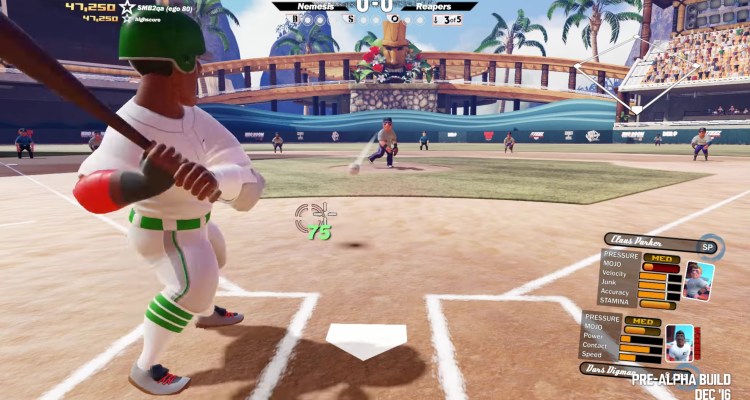Select the Claus Parker name banner
750x400 pixels.
coord(648,243)
